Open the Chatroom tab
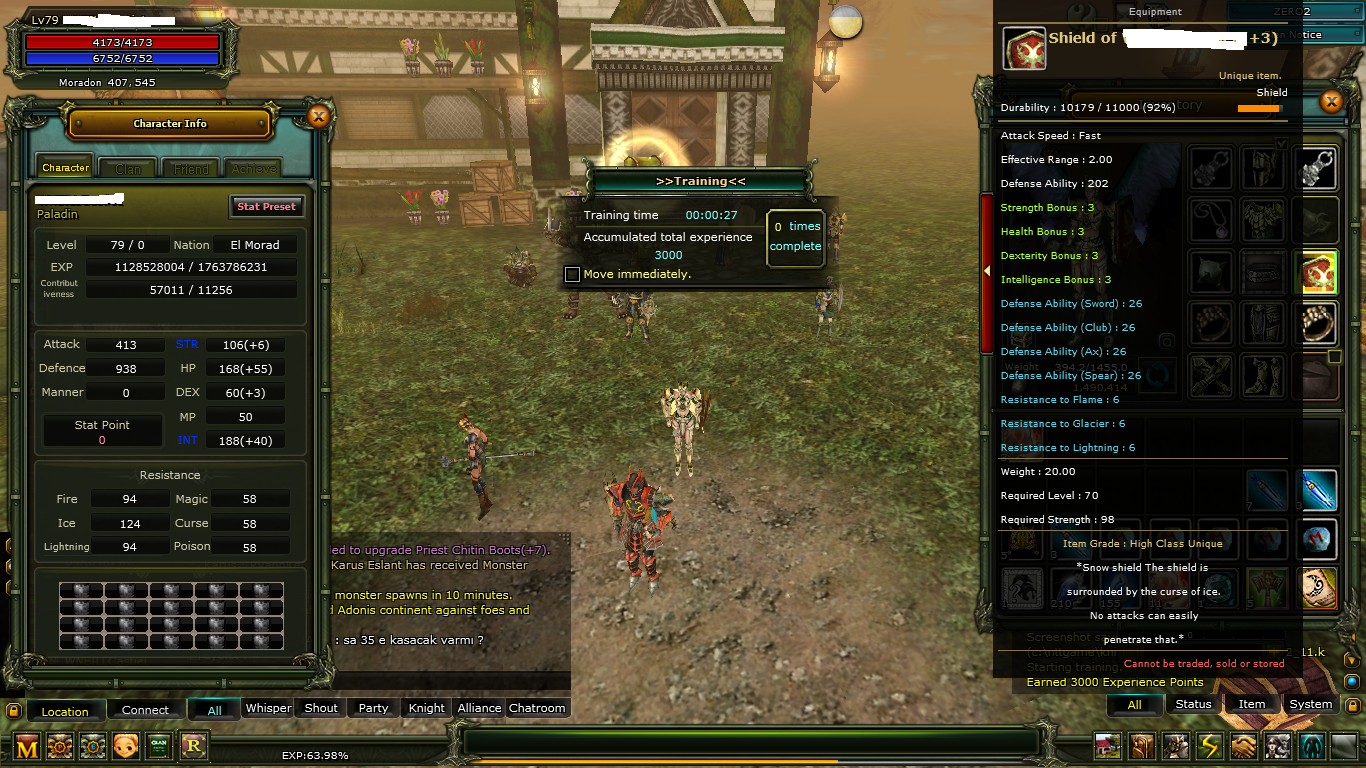The height and width of the screenshot is (768, 1366). (x=537, y=708)
